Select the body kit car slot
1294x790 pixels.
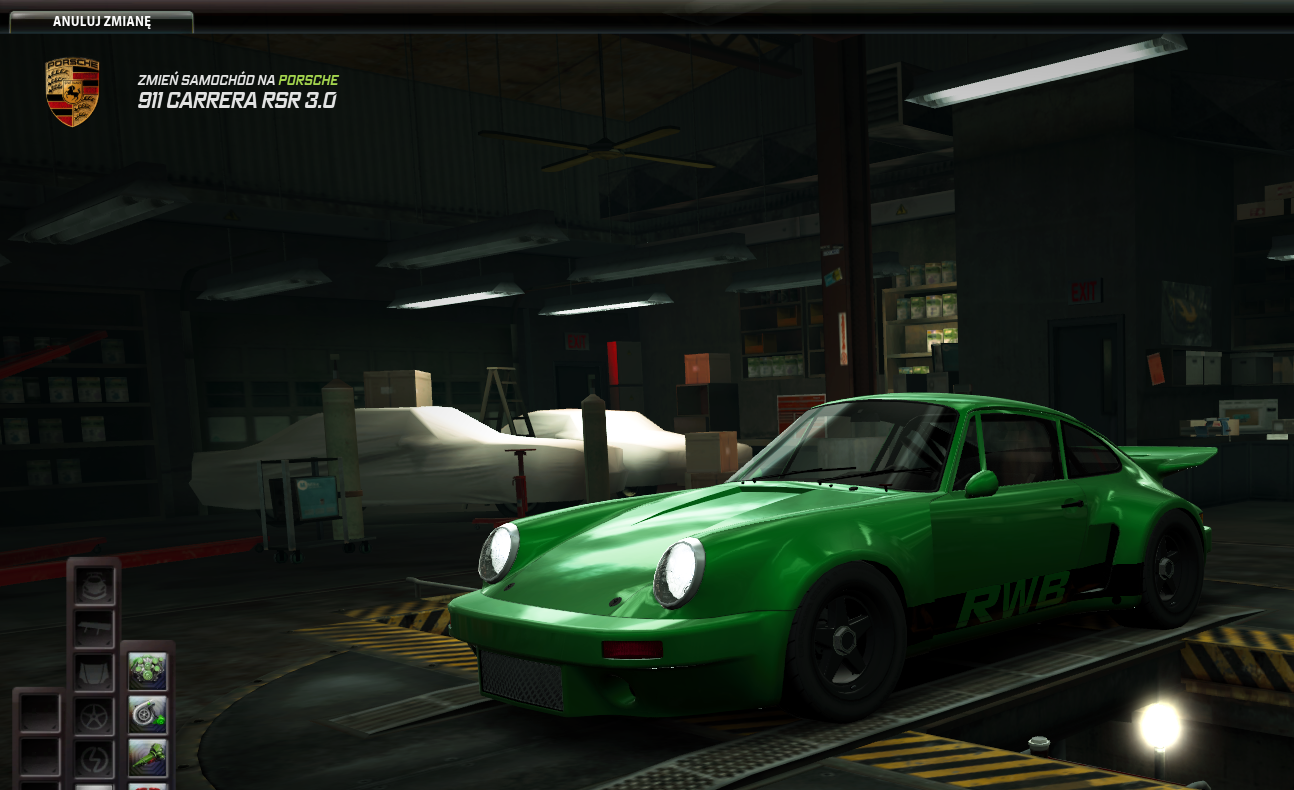[94, 587]
